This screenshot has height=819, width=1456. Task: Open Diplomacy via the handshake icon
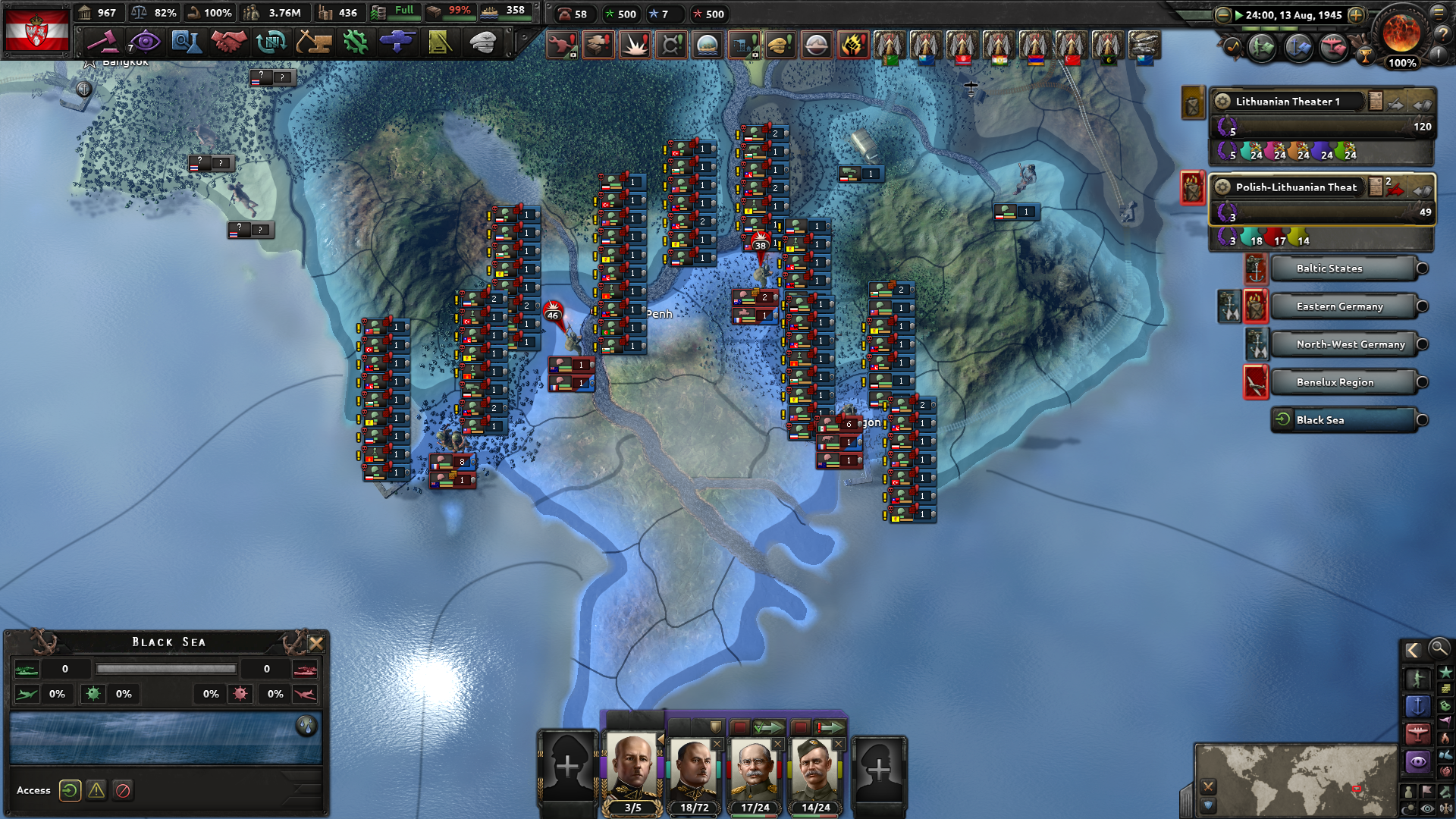tap(229, 42)
